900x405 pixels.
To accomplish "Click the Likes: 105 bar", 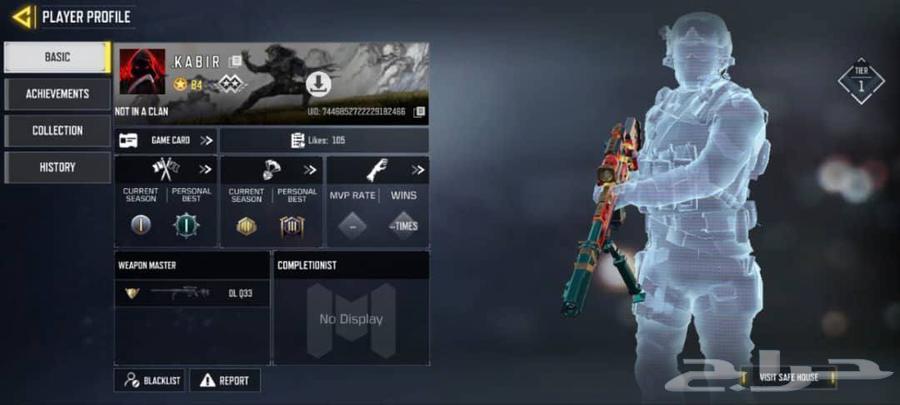I will point(324,140).
